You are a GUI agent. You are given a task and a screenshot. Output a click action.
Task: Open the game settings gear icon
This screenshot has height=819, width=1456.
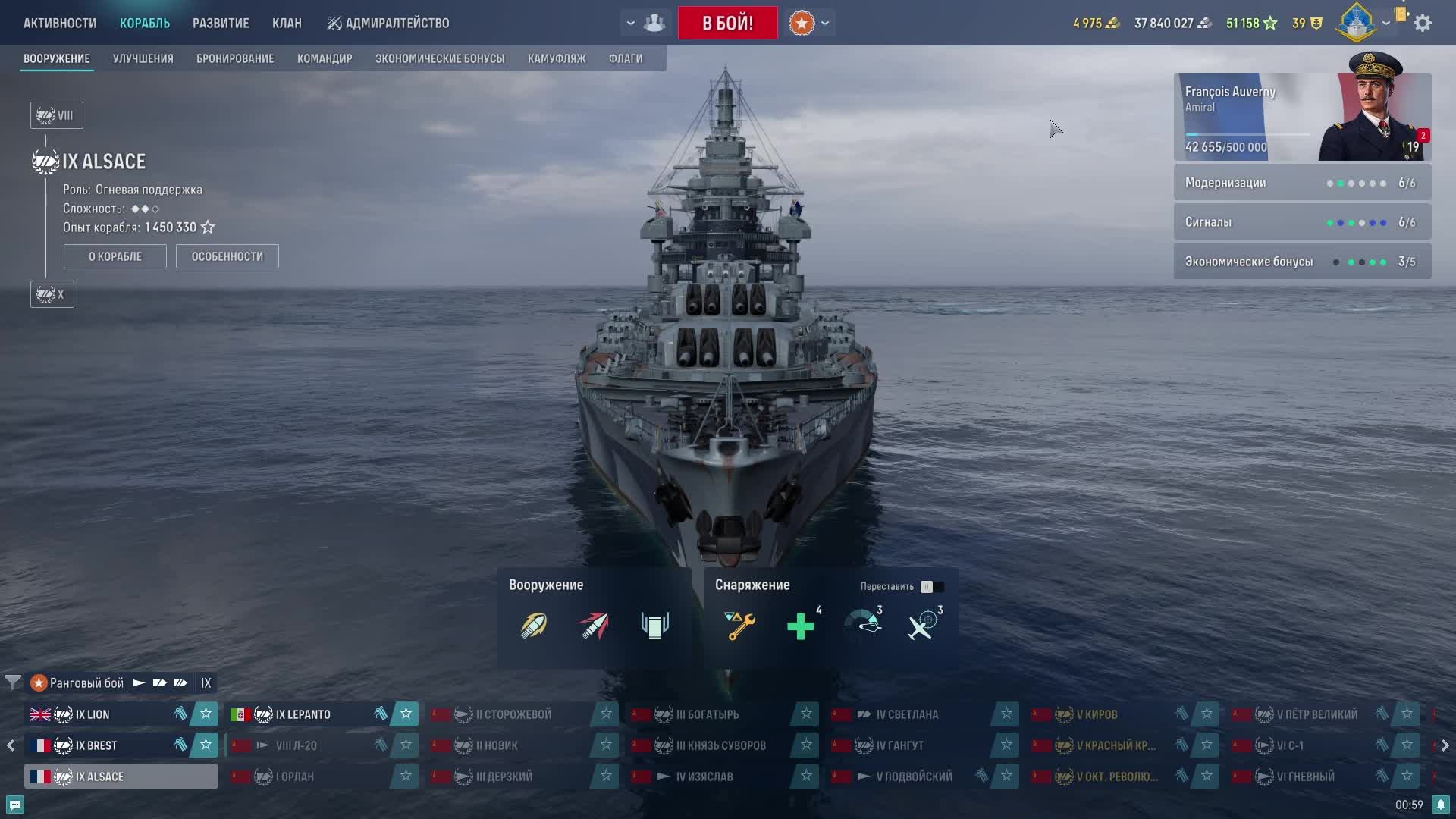coord(1423,23)
